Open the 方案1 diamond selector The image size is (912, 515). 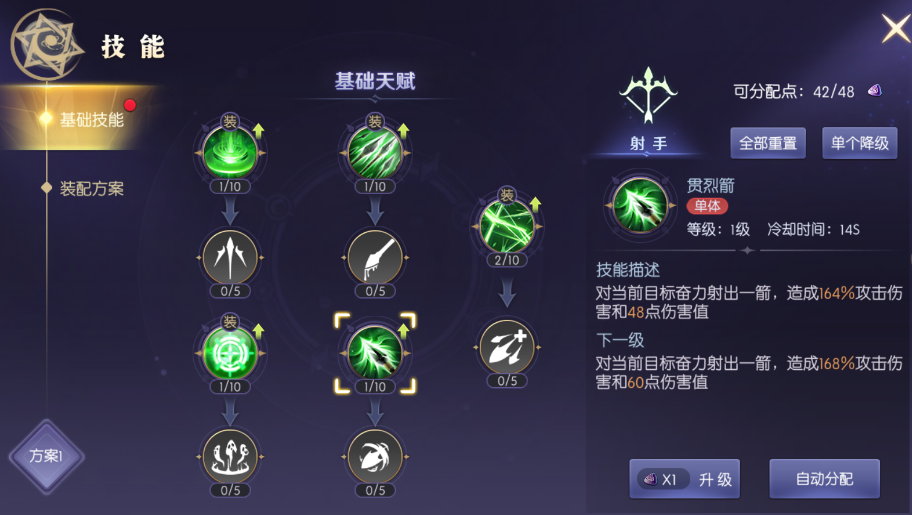(46, 456)
